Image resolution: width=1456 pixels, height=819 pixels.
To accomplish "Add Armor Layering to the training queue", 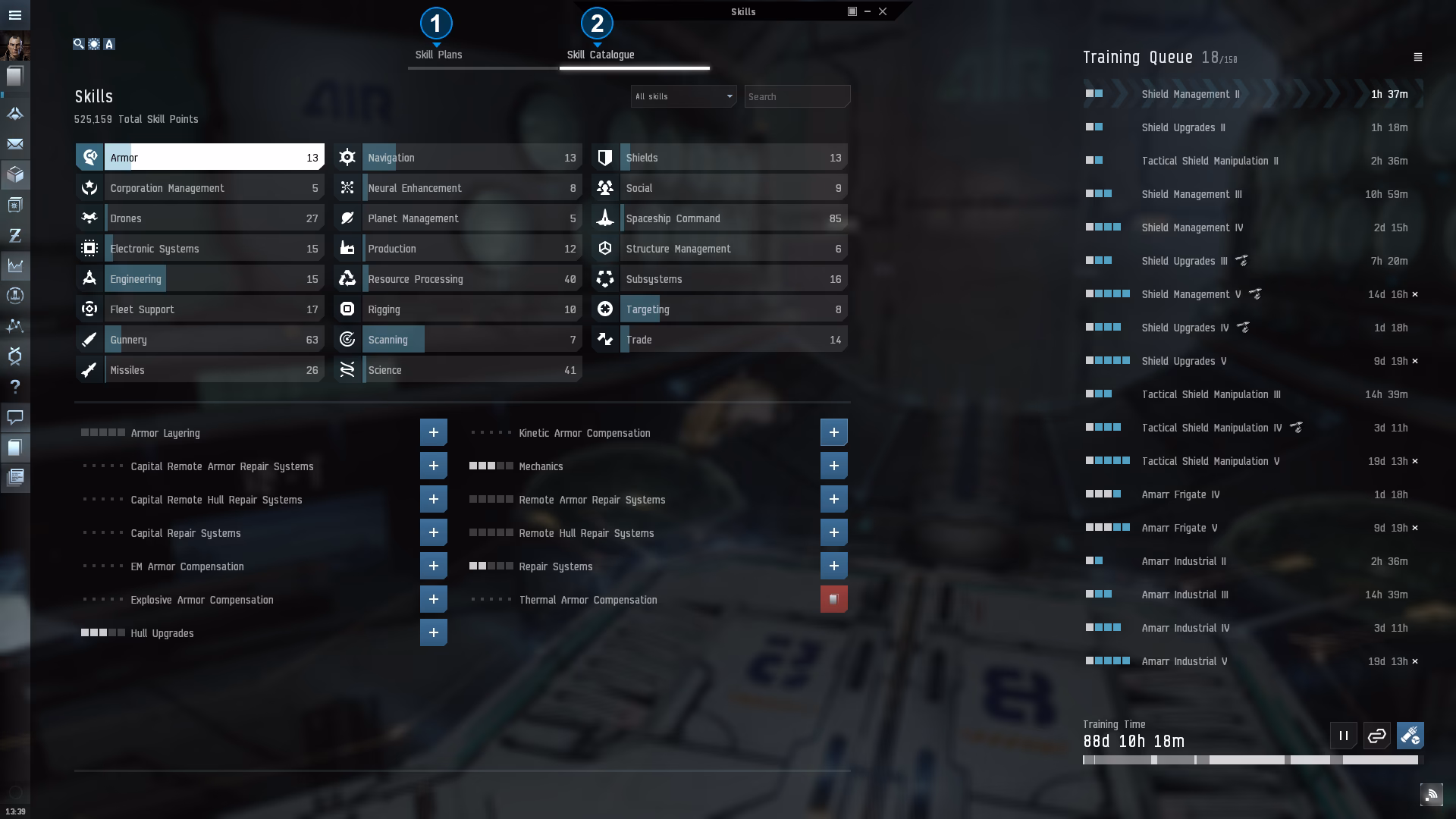I will tap(433, 431).
